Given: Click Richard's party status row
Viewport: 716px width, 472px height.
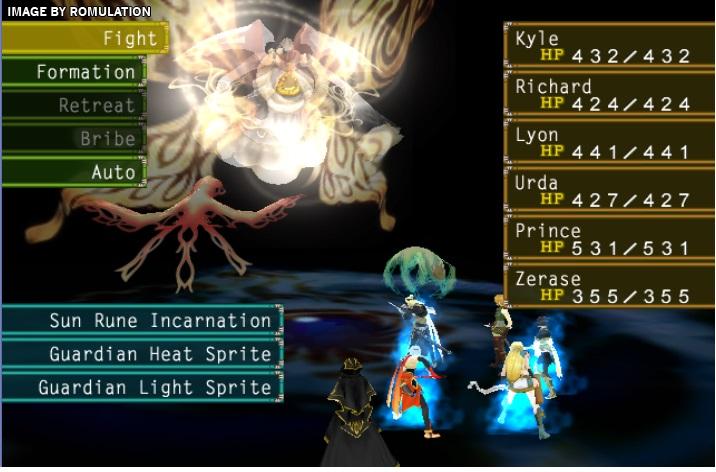Looking at the screenshot, I should coord(607,95).
